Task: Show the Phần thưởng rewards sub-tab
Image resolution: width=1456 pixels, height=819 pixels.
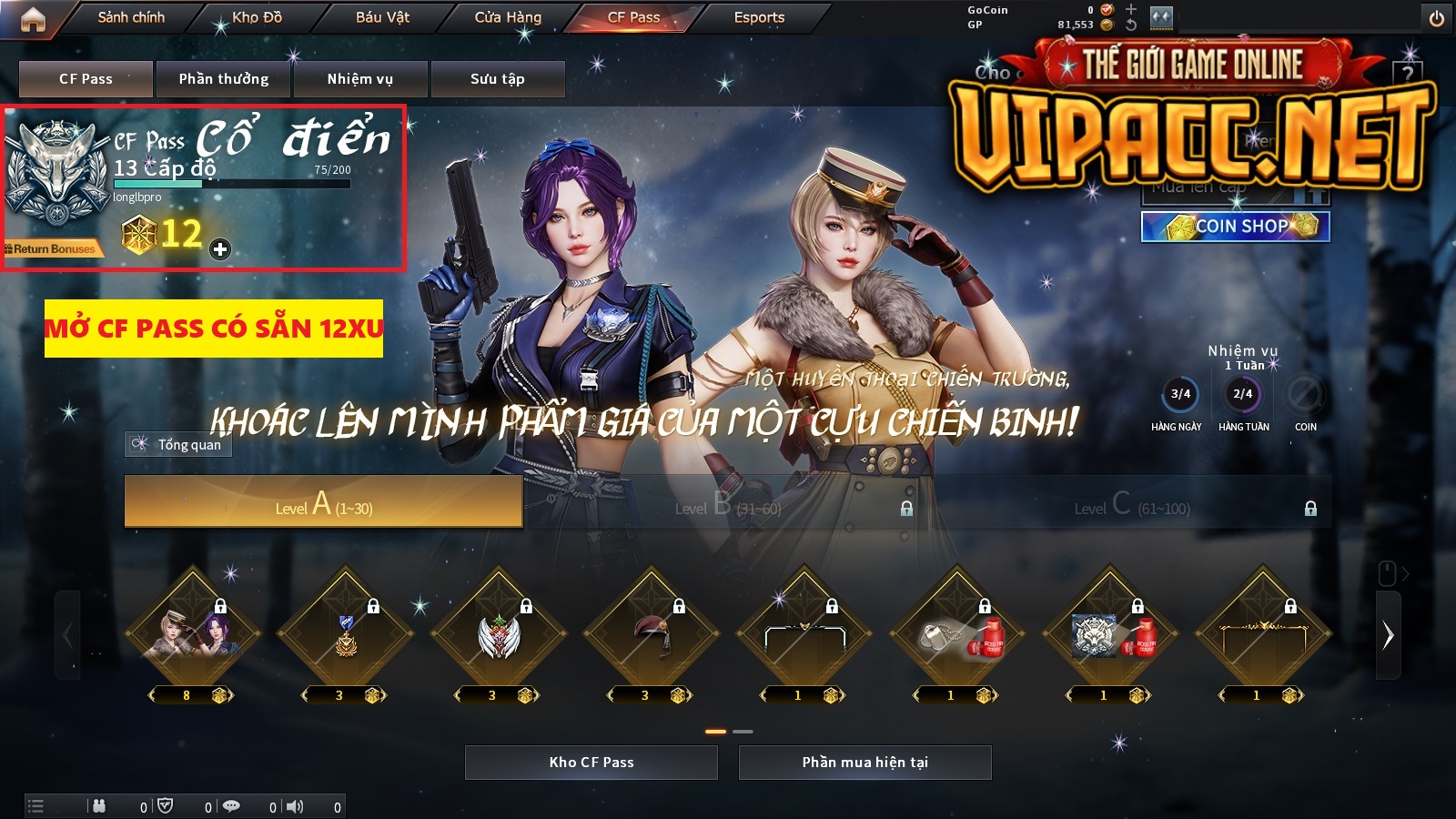Action: pyautogui.click(x=224, y=79)
